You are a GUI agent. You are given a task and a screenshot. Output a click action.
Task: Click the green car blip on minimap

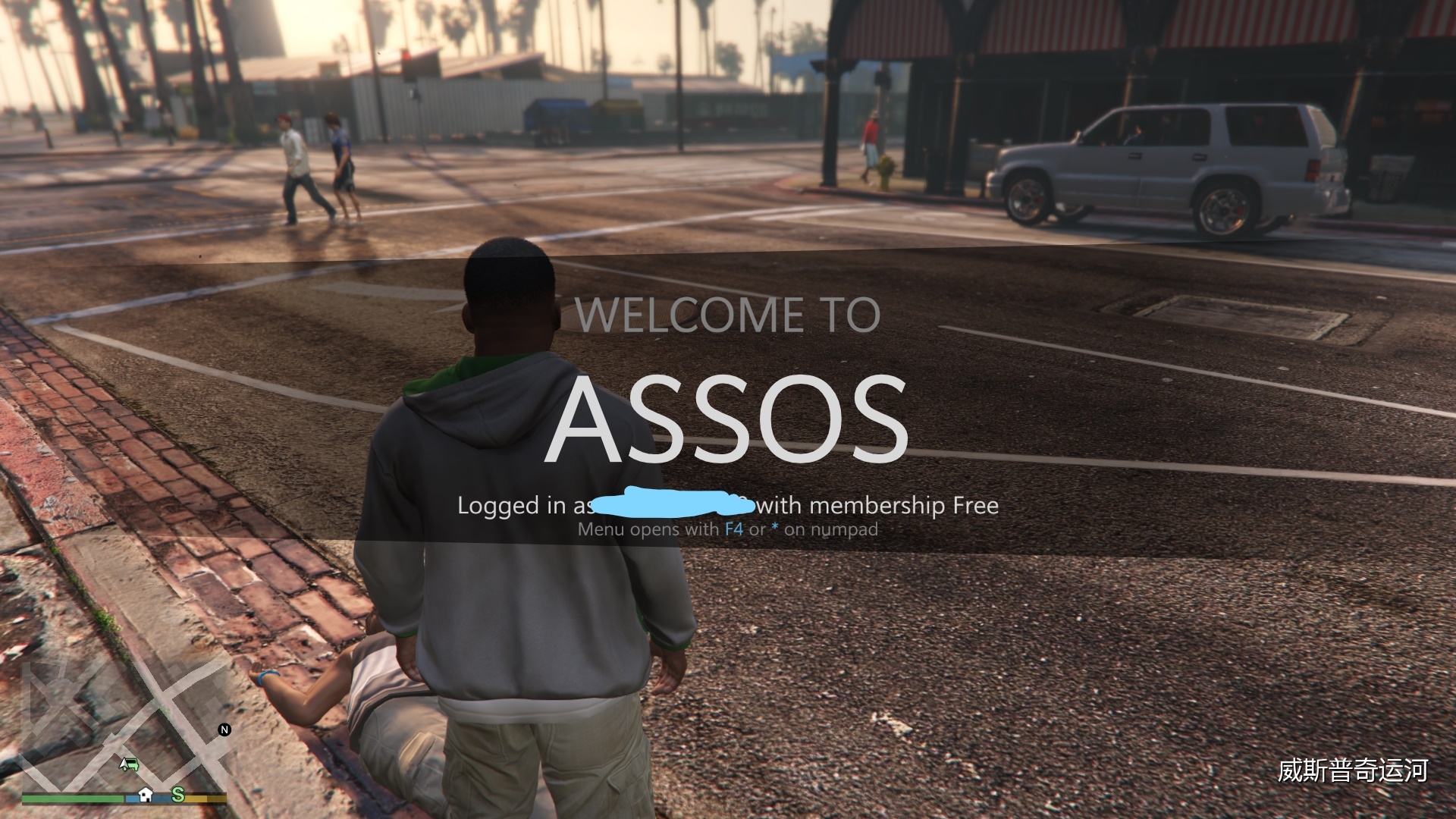[129, 764]
